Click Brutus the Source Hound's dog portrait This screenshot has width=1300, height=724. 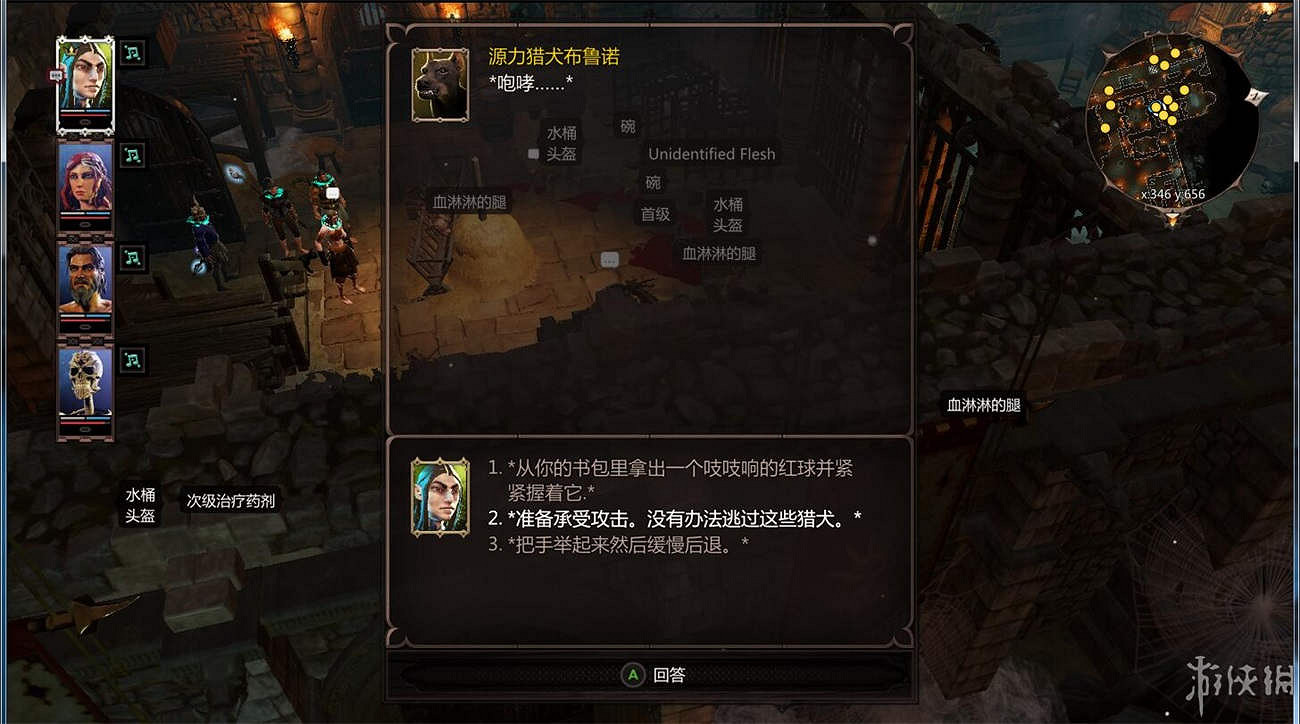[438, 85]
